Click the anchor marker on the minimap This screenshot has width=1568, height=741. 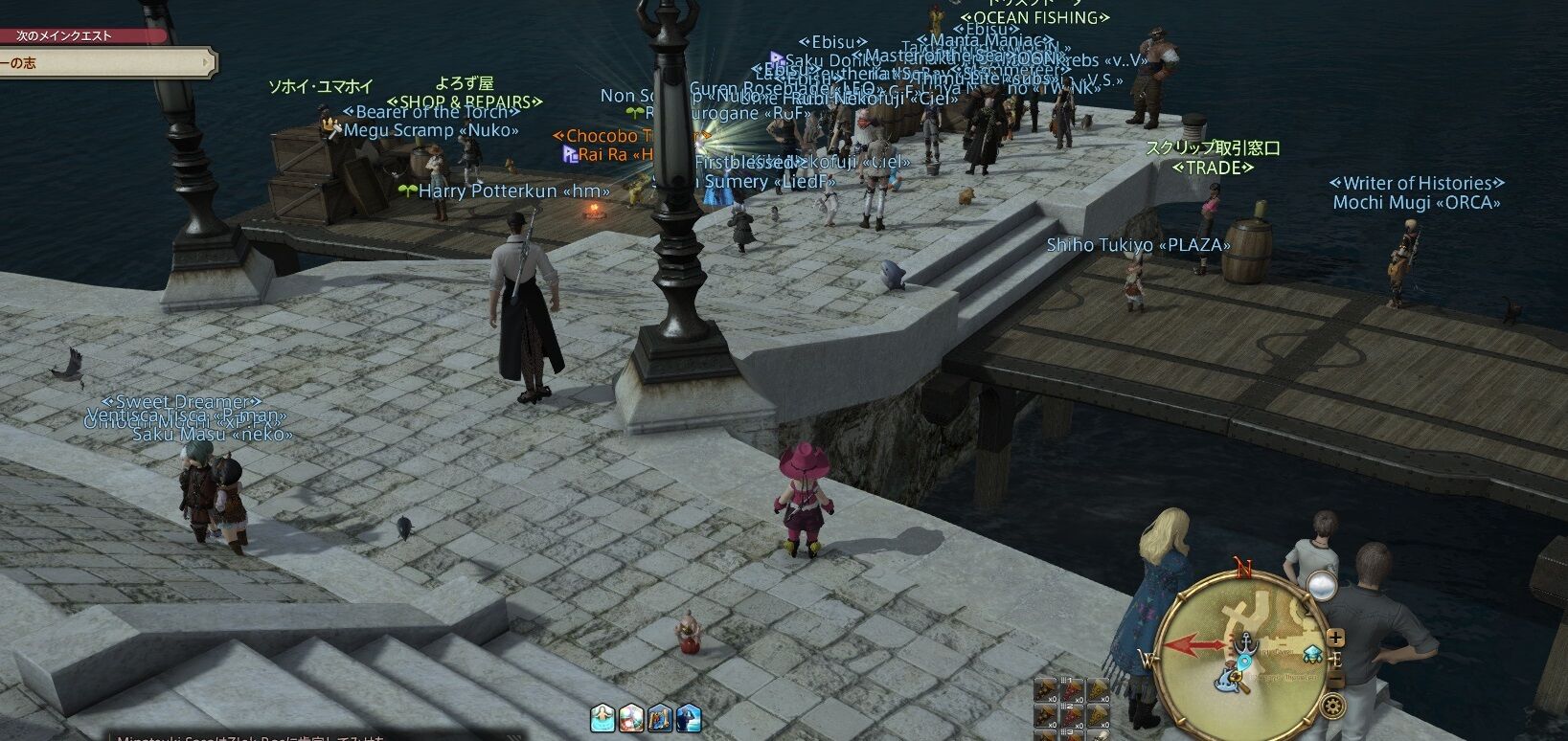click(x=1245, y=641)
